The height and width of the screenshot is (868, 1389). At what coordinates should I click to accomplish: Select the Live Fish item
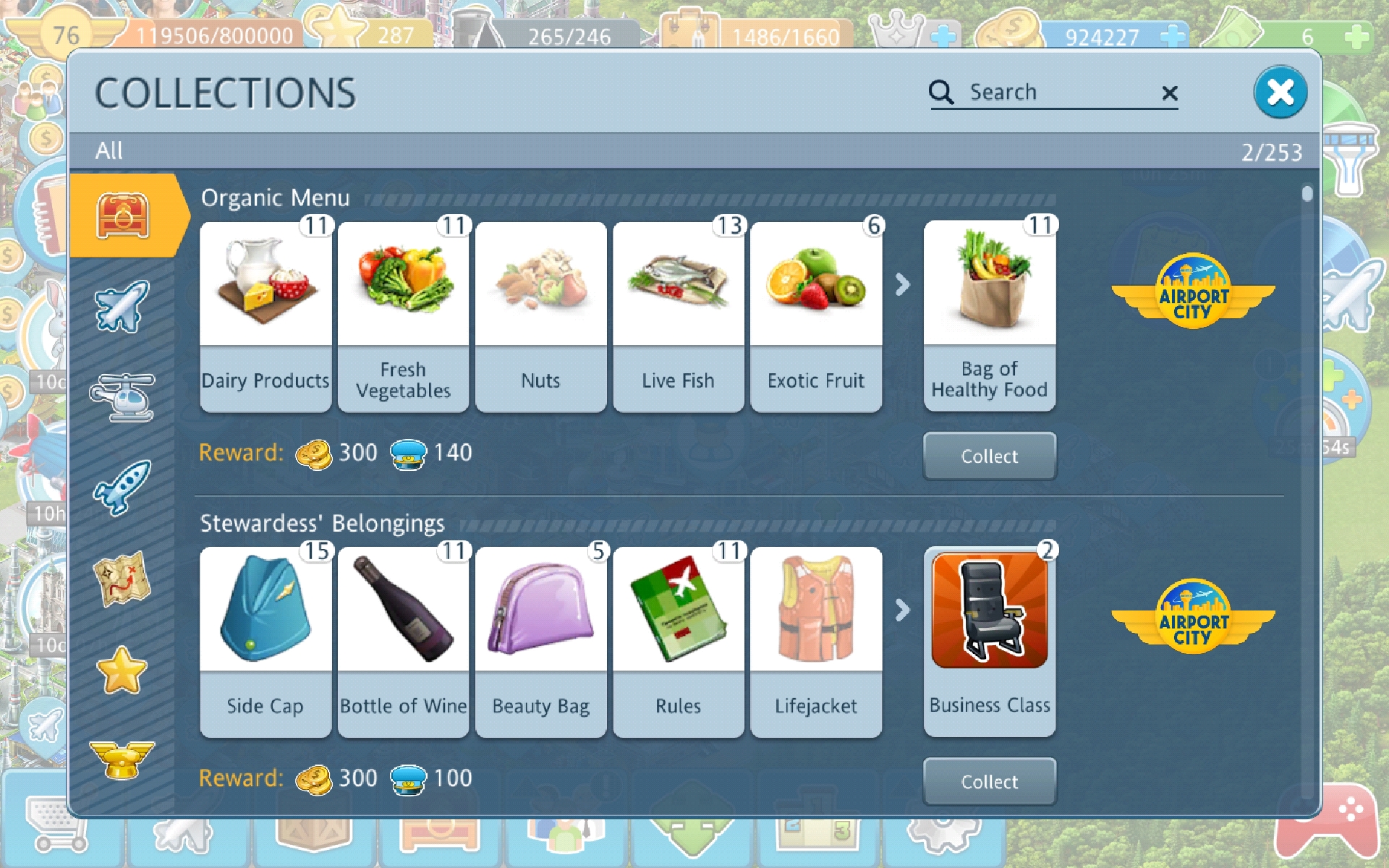[x=678, y=317]
